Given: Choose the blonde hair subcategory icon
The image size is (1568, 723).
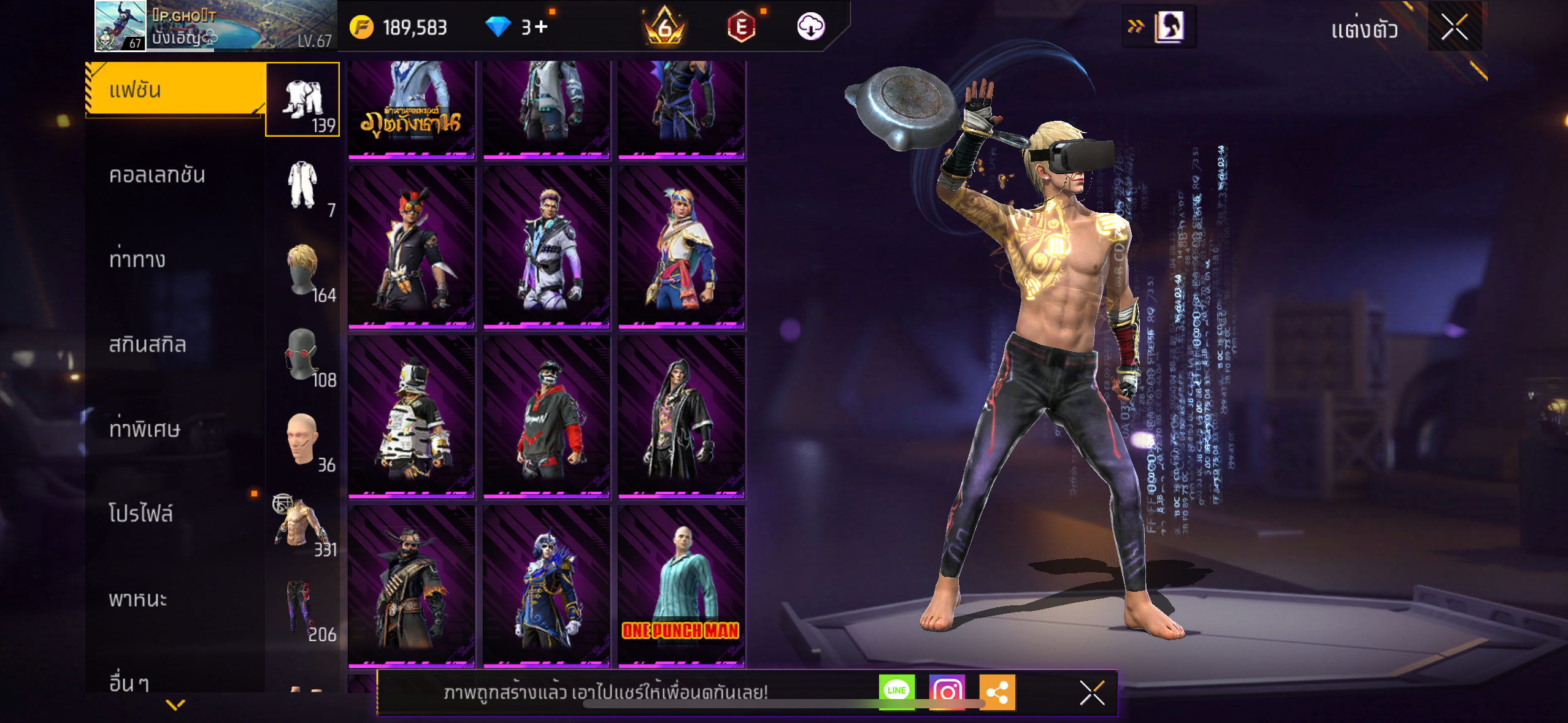Looking at the screenshot, I should pos(302,269).
